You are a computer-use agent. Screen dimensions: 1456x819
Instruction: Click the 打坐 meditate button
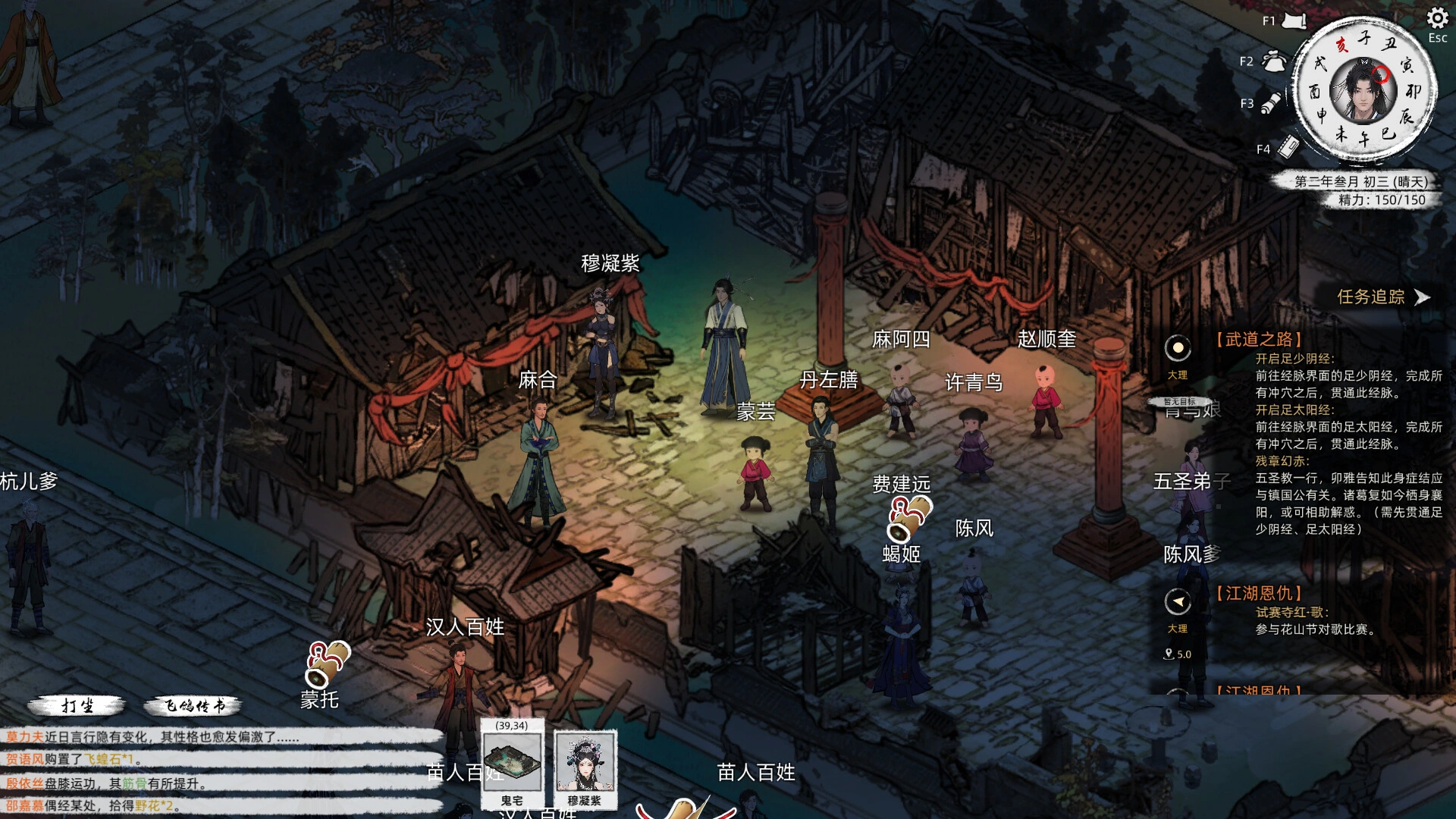(77, 706)
